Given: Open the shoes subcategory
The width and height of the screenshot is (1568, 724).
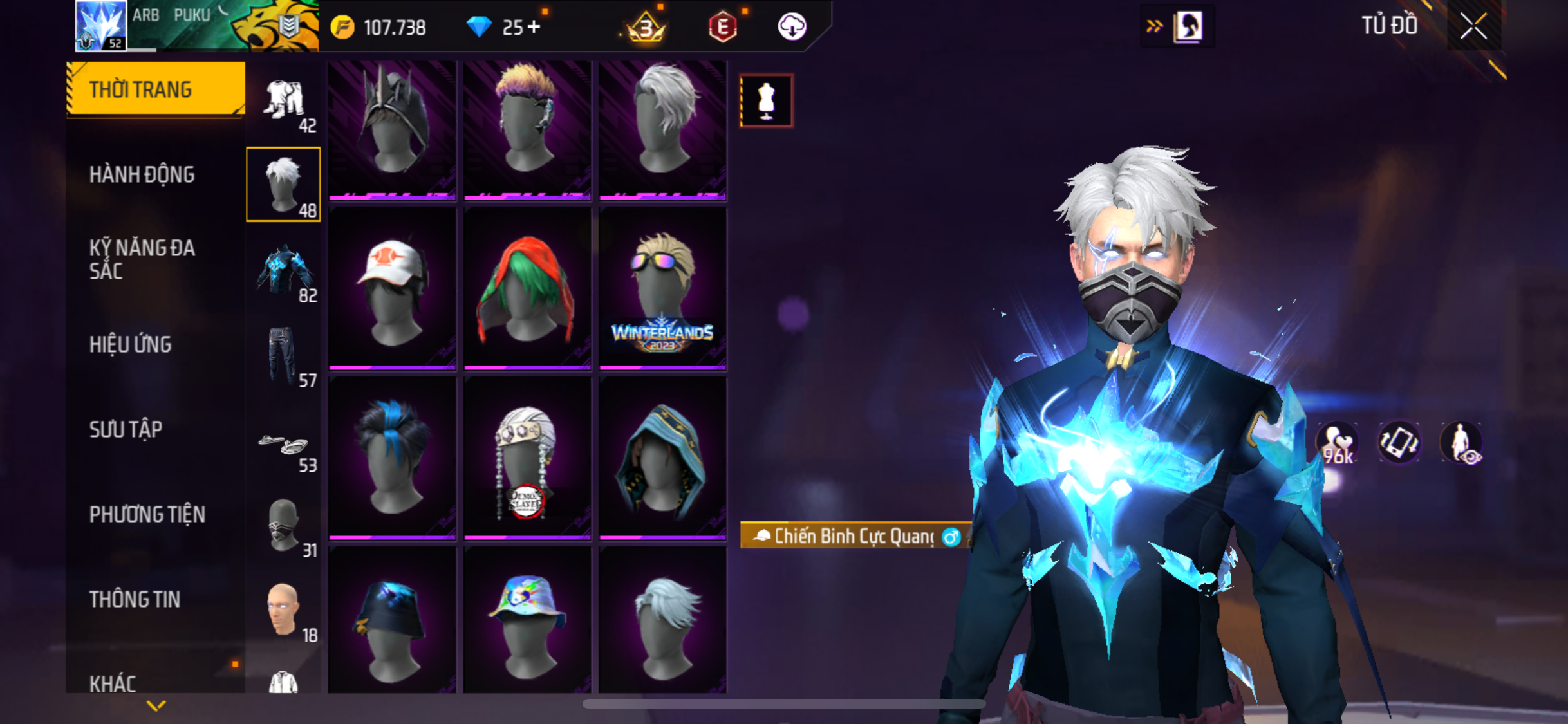Looking at the screenshot, I should [284, 445].
